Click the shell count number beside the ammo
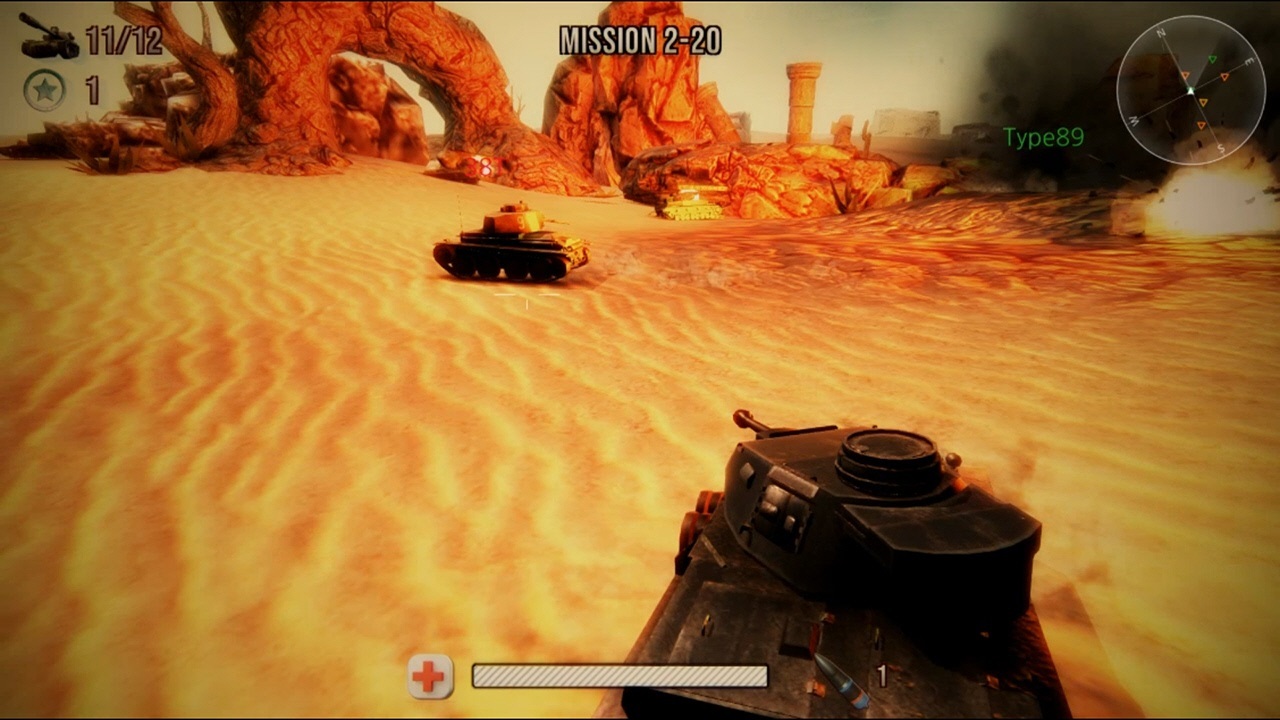 [882, 674]
